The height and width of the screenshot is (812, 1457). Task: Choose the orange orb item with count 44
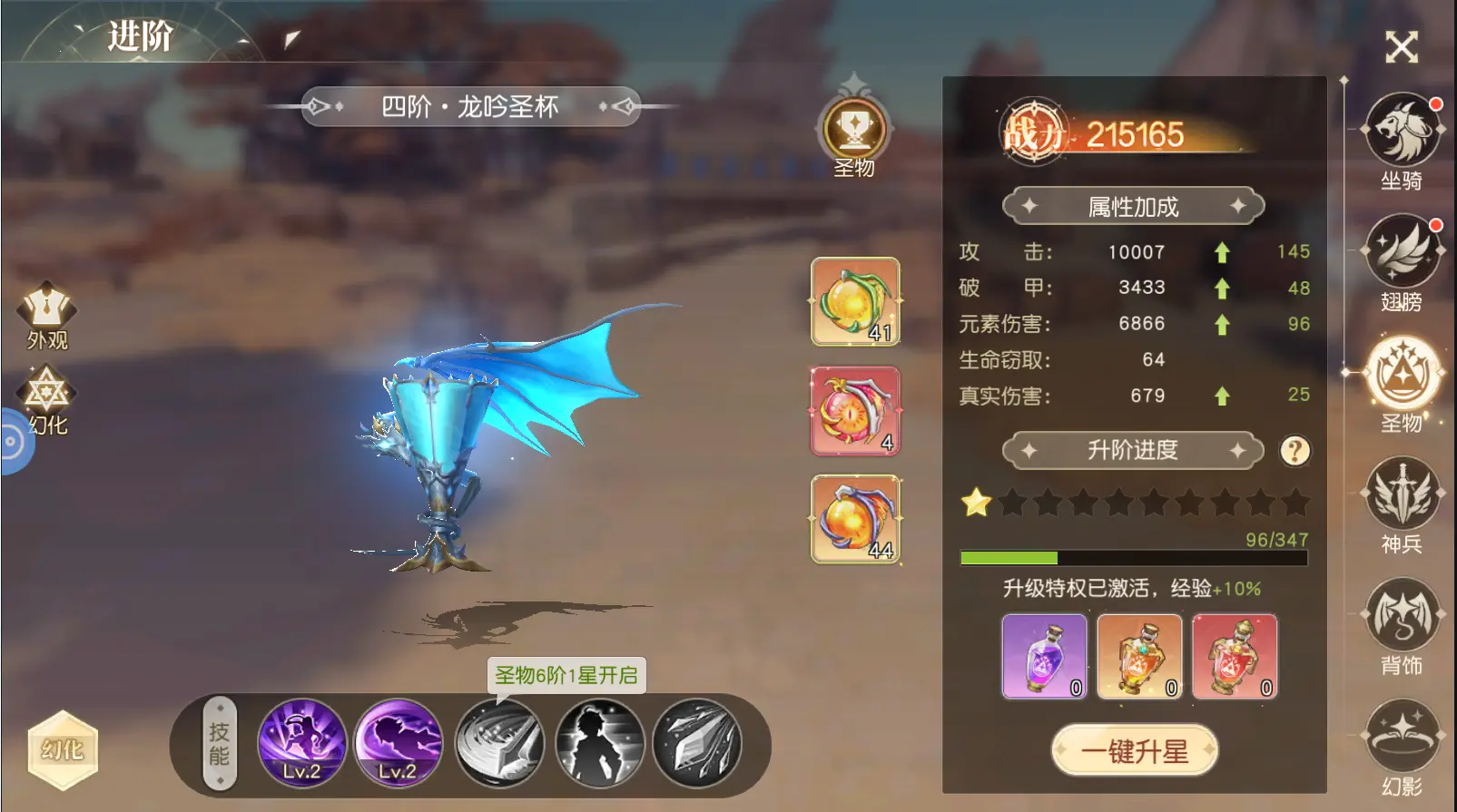[855, 519]
